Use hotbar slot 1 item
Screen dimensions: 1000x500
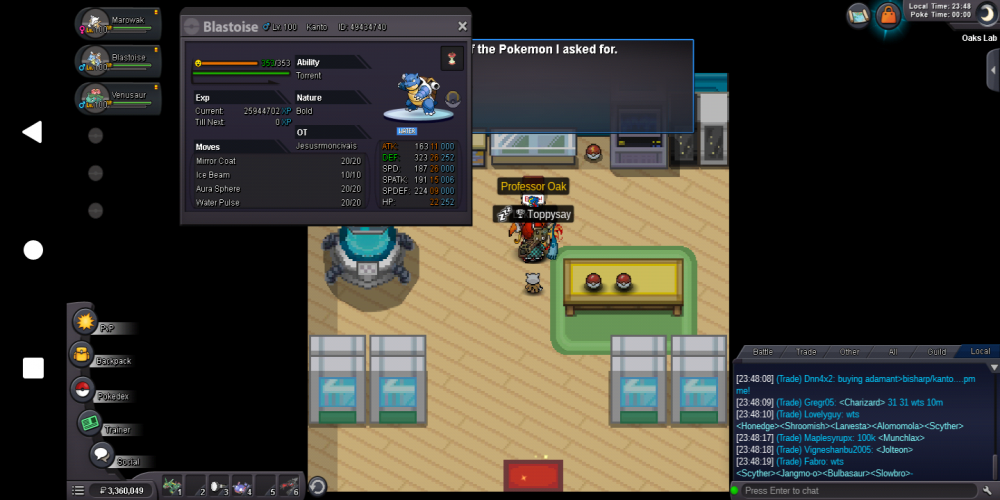coord(173,486)
